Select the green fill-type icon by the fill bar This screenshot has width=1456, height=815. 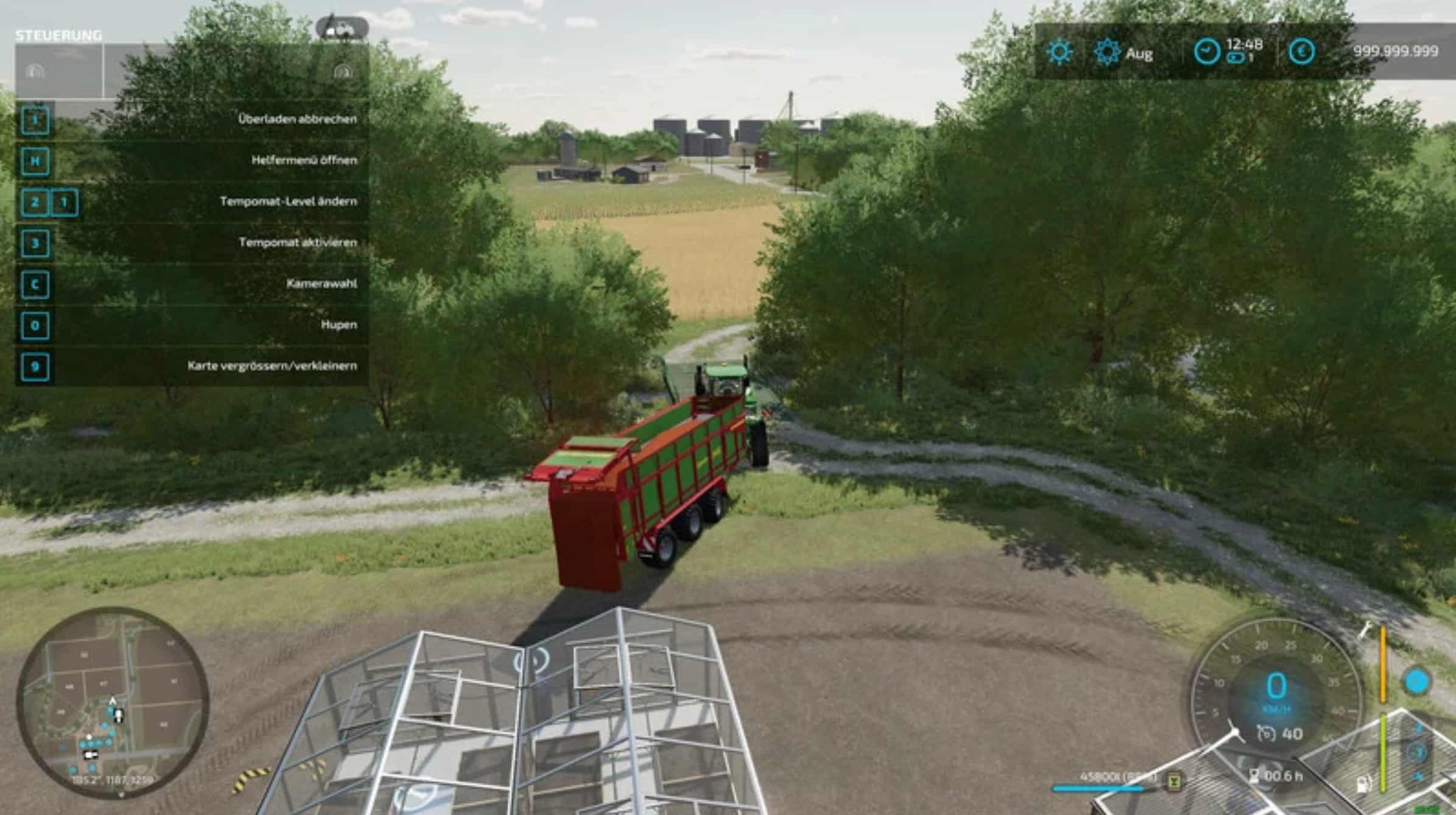(1173, 780)
